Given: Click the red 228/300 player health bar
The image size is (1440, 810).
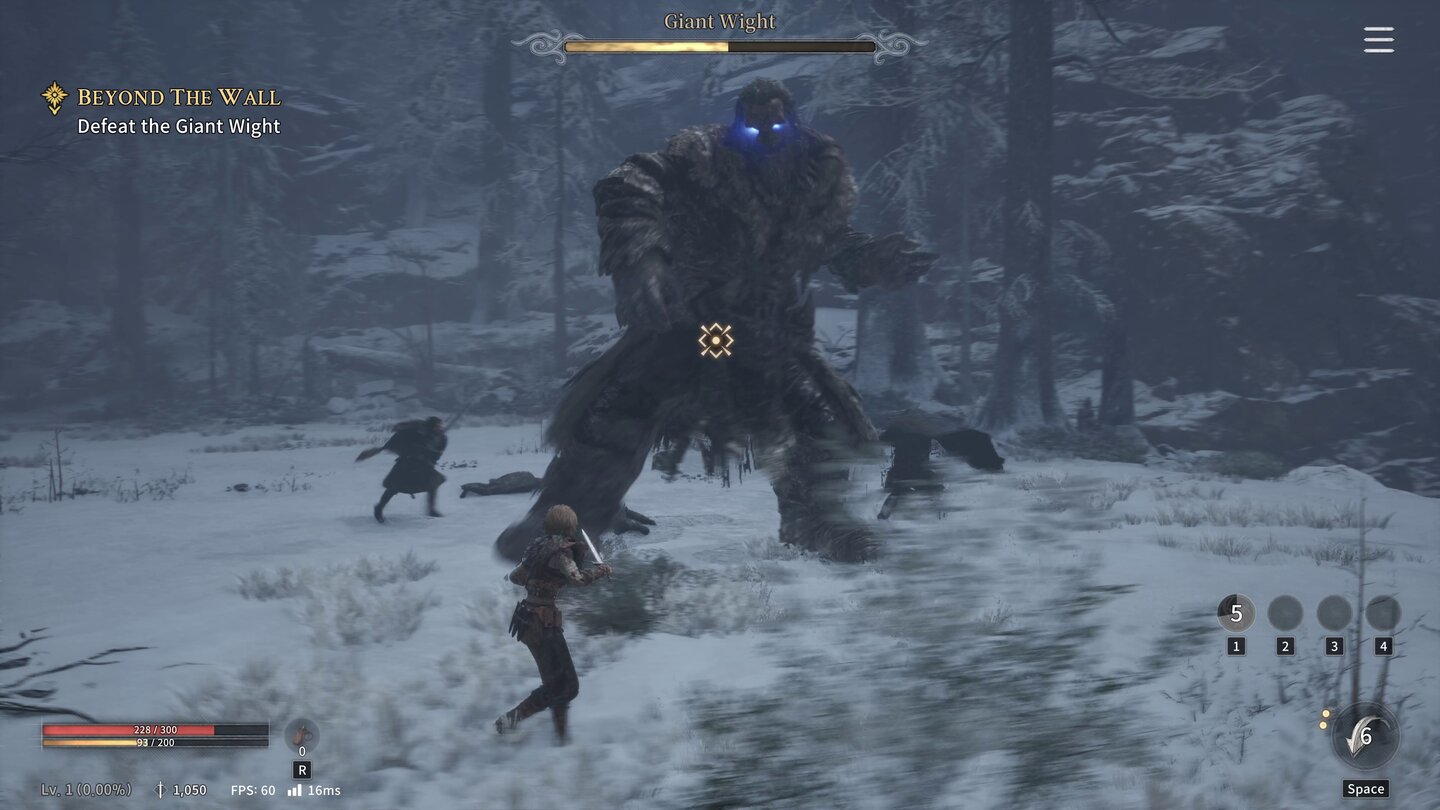Looking at the screenshot, I should [155, 729].
